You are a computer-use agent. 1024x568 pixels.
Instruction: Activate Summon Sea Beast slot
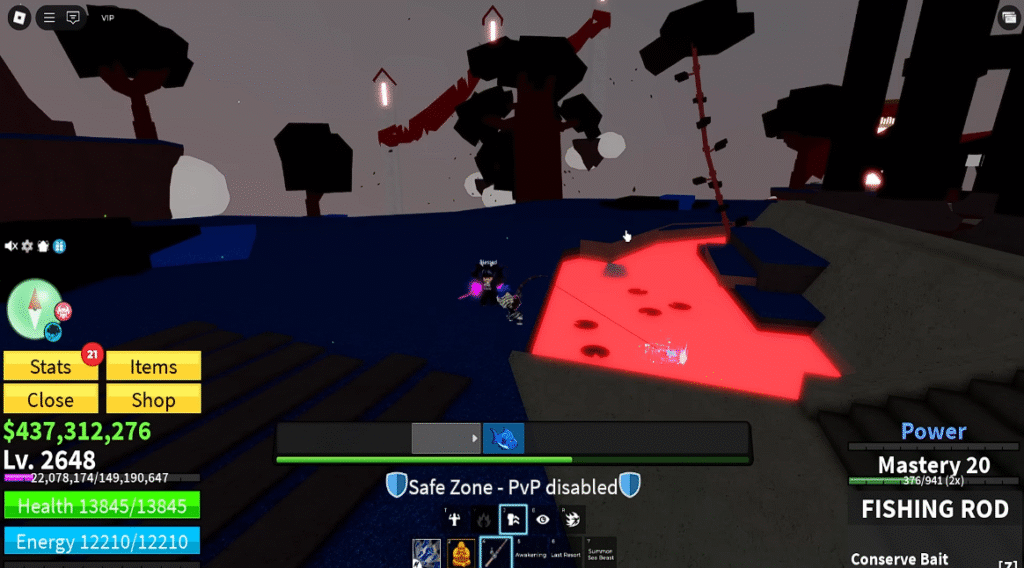pos(601,553)
